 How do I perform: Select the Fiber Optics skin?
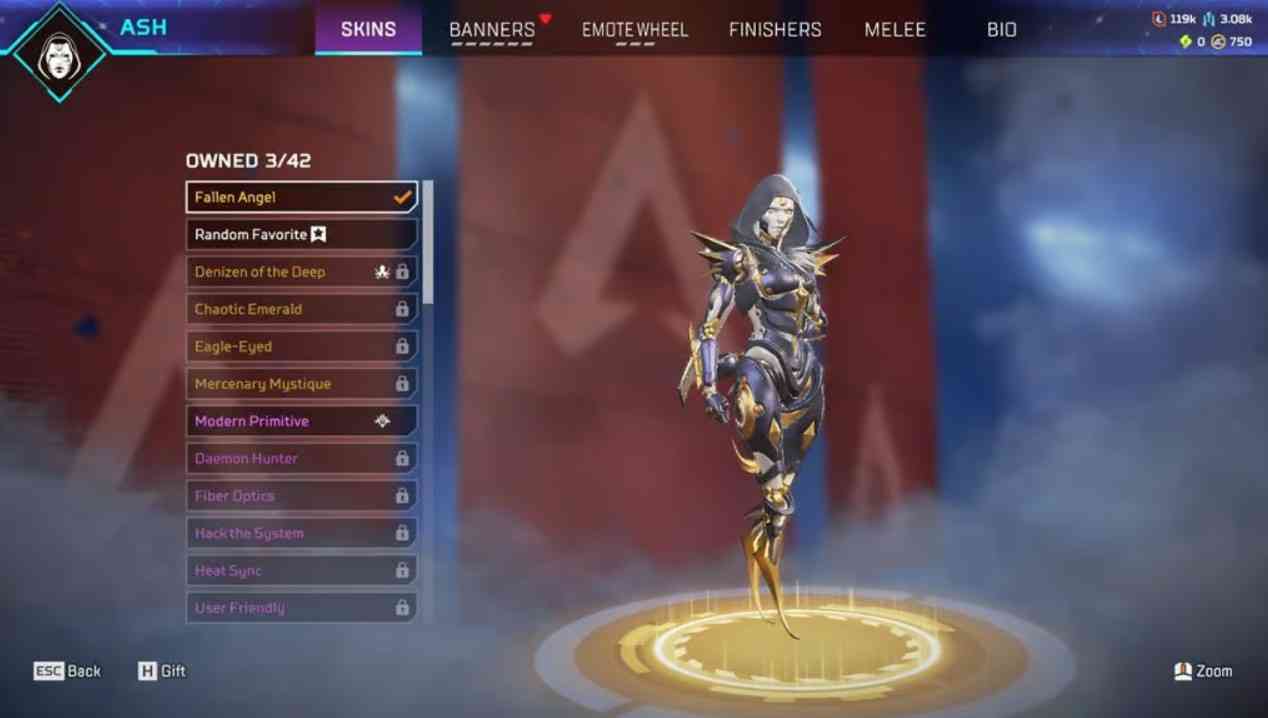[301, 496]
